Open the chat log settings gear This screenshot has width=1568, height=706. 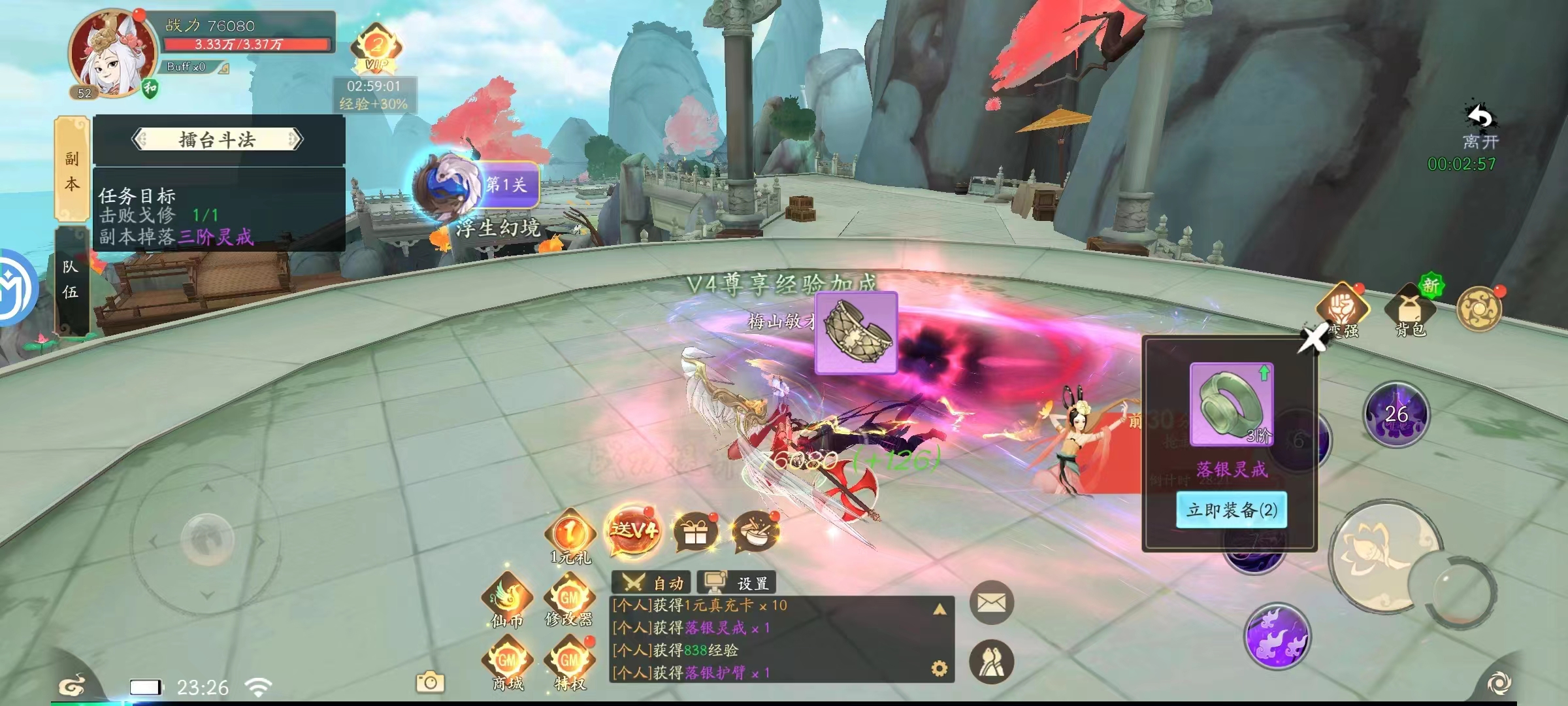[x=939, y=669]
